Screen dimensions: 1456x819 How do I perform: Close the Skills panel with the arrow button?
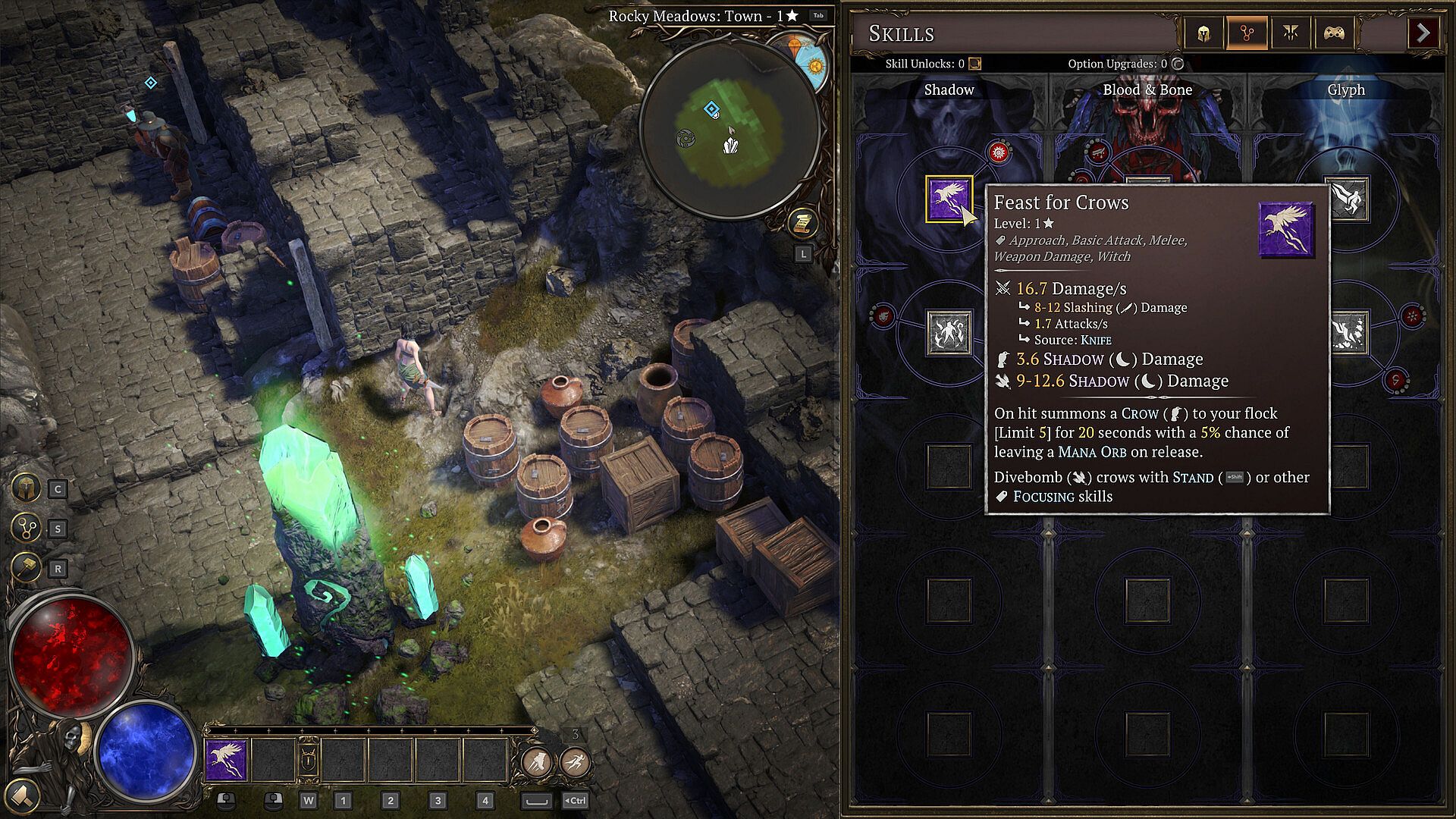click(x=1423, y=33)
